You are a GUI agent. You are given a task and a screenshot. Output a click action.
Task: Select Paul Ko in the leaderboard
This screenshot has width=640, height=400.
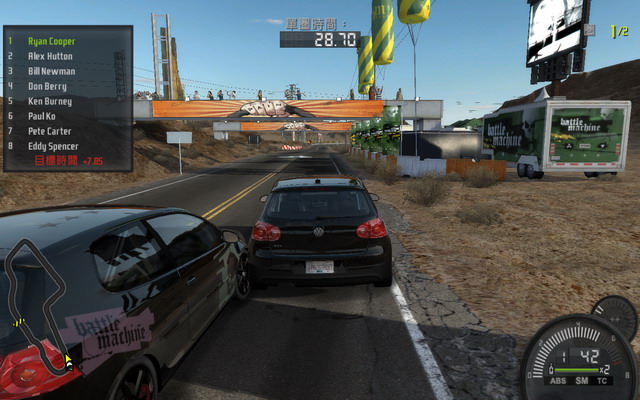coord(43,117)
